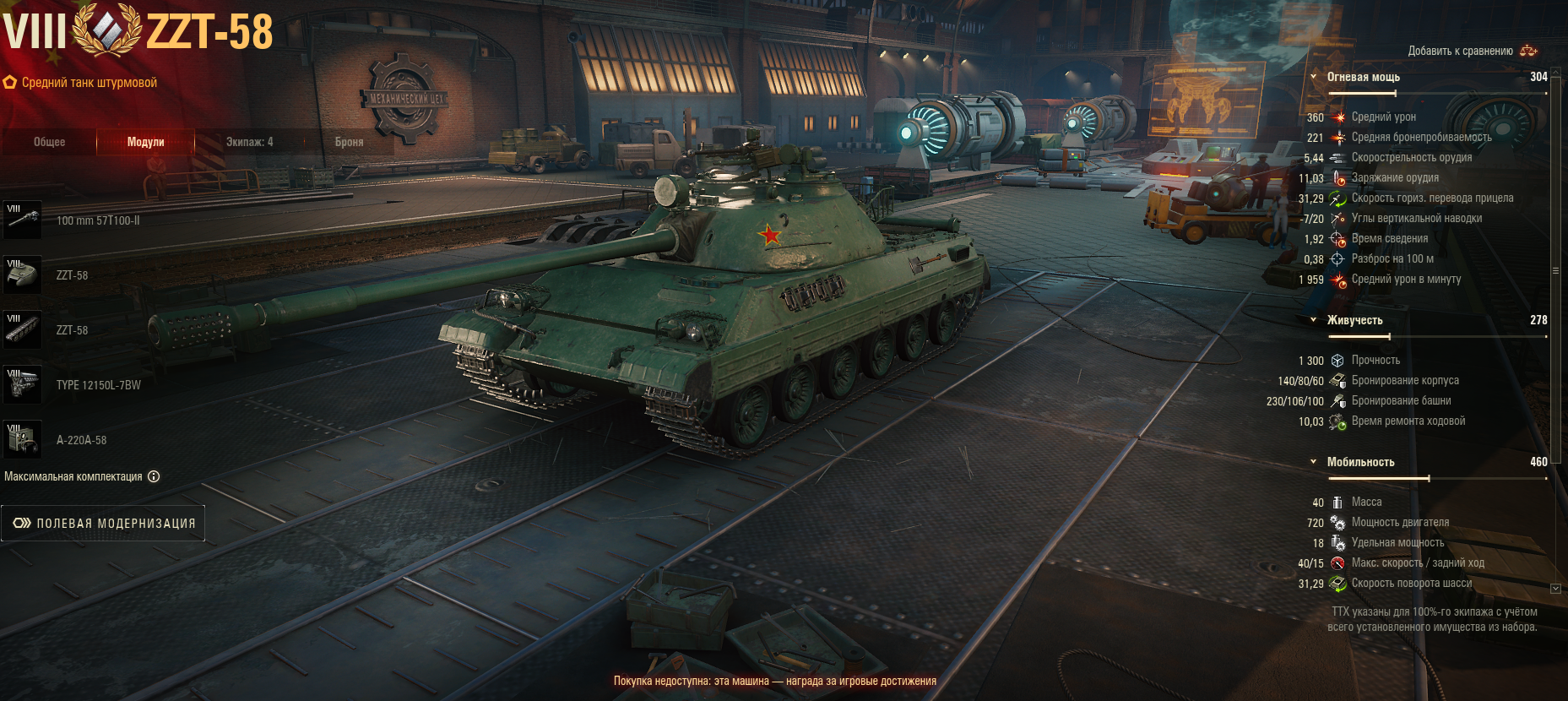
Task: Select the Модули tab
Action: point(145,142)
